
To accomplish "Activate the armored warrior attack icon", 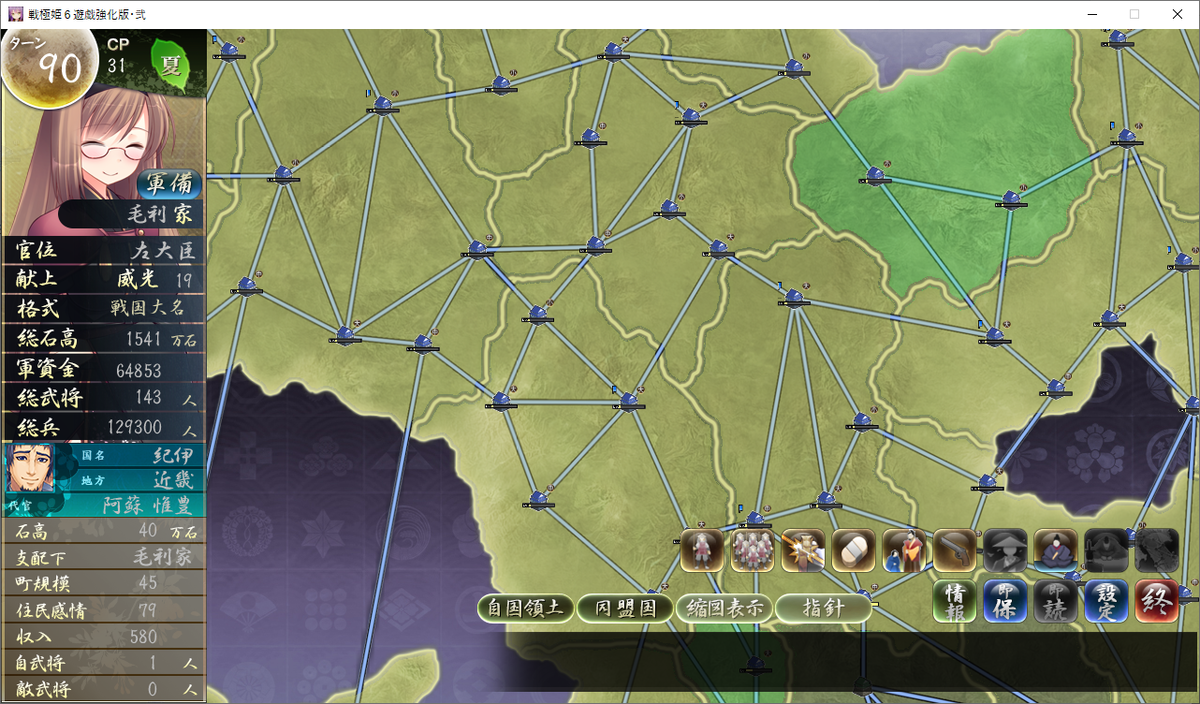I will (803, 551).
